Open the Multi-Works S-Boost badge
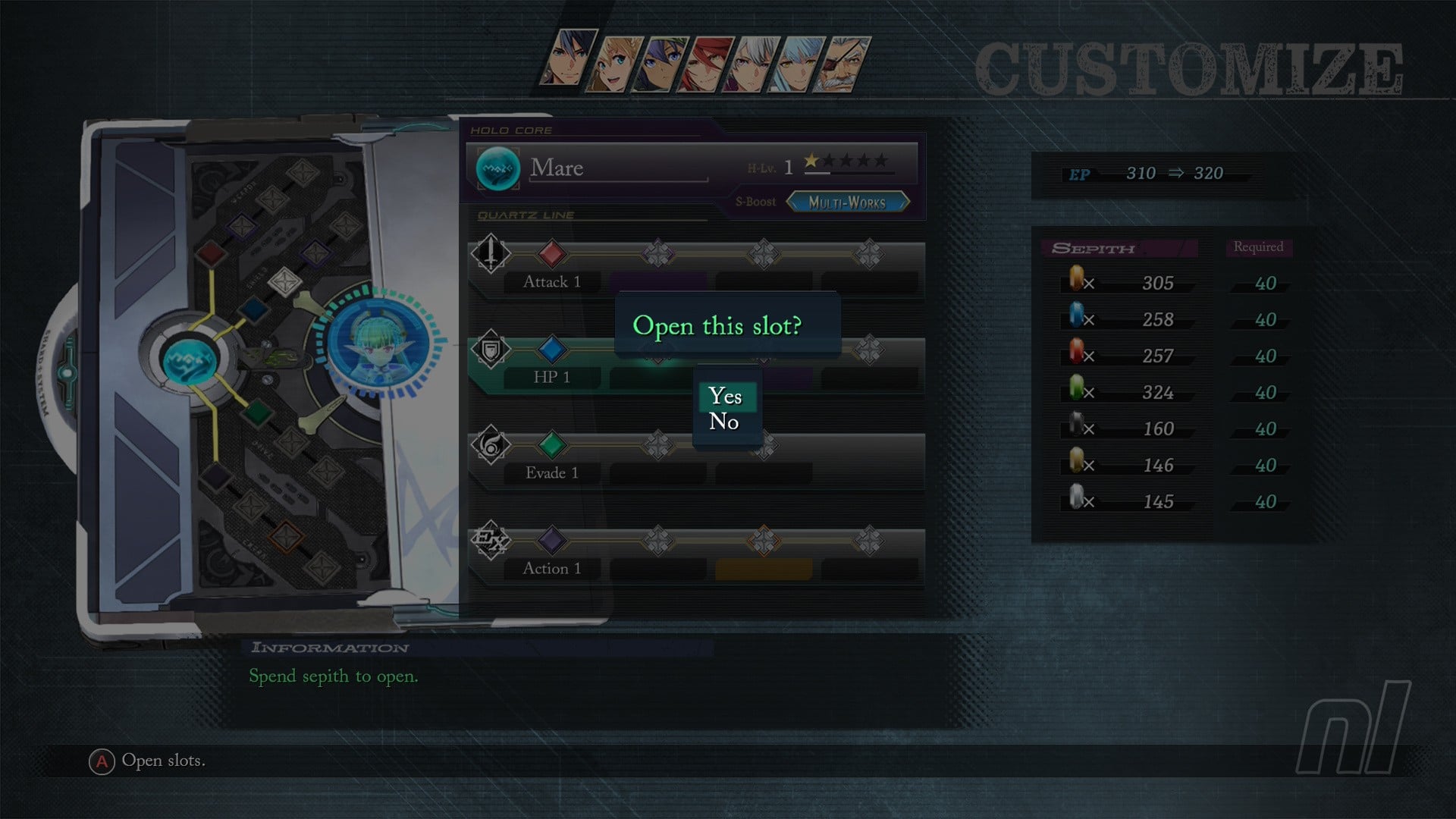1456x819 pixels. 847,202
